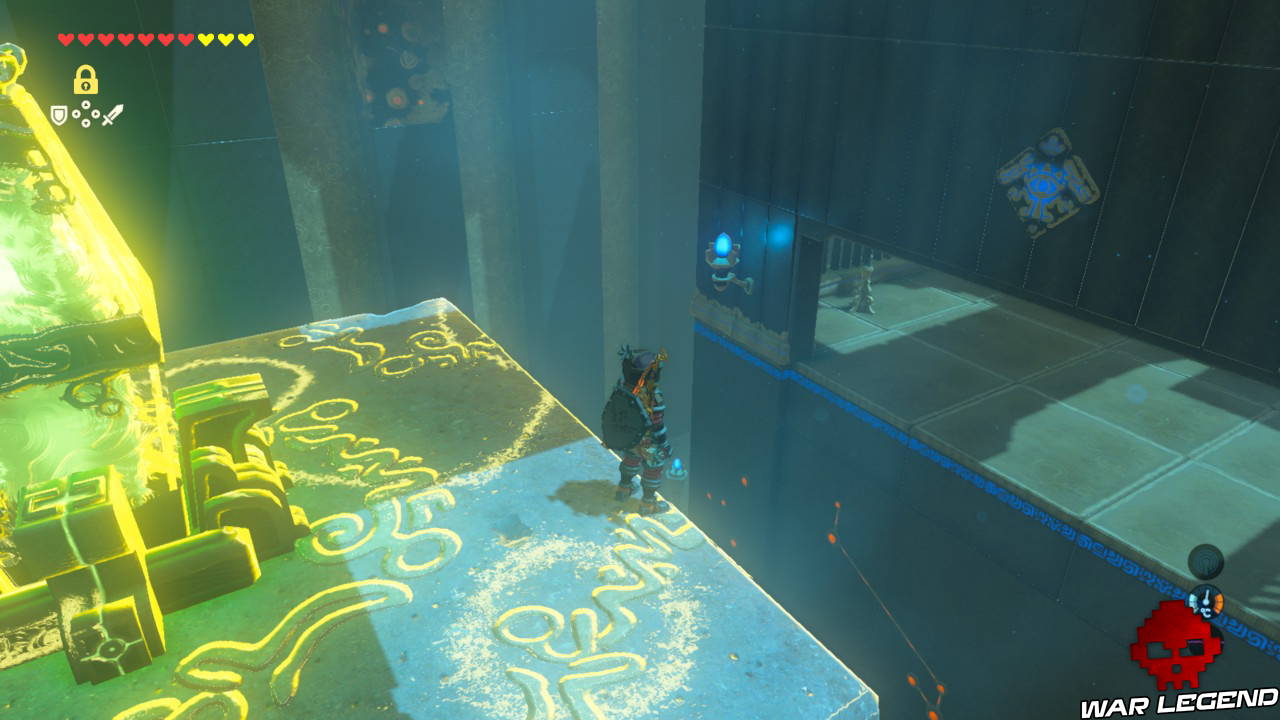The width and height of the screenshot is (1280, 720).
Task: Toggle the temperature display gauge
Action: pyautogui.click(x=1206, y=600)
